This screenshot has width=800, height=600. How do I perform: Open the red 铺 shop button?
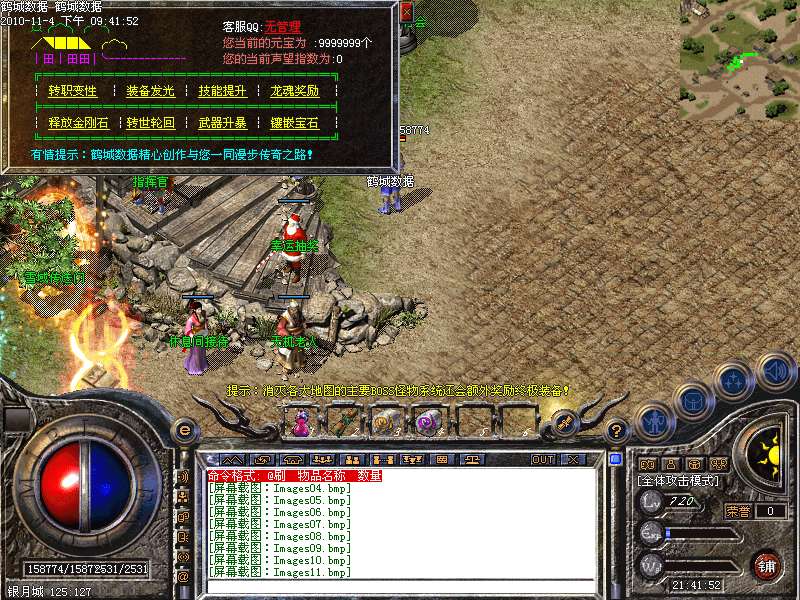coord(766,565)
